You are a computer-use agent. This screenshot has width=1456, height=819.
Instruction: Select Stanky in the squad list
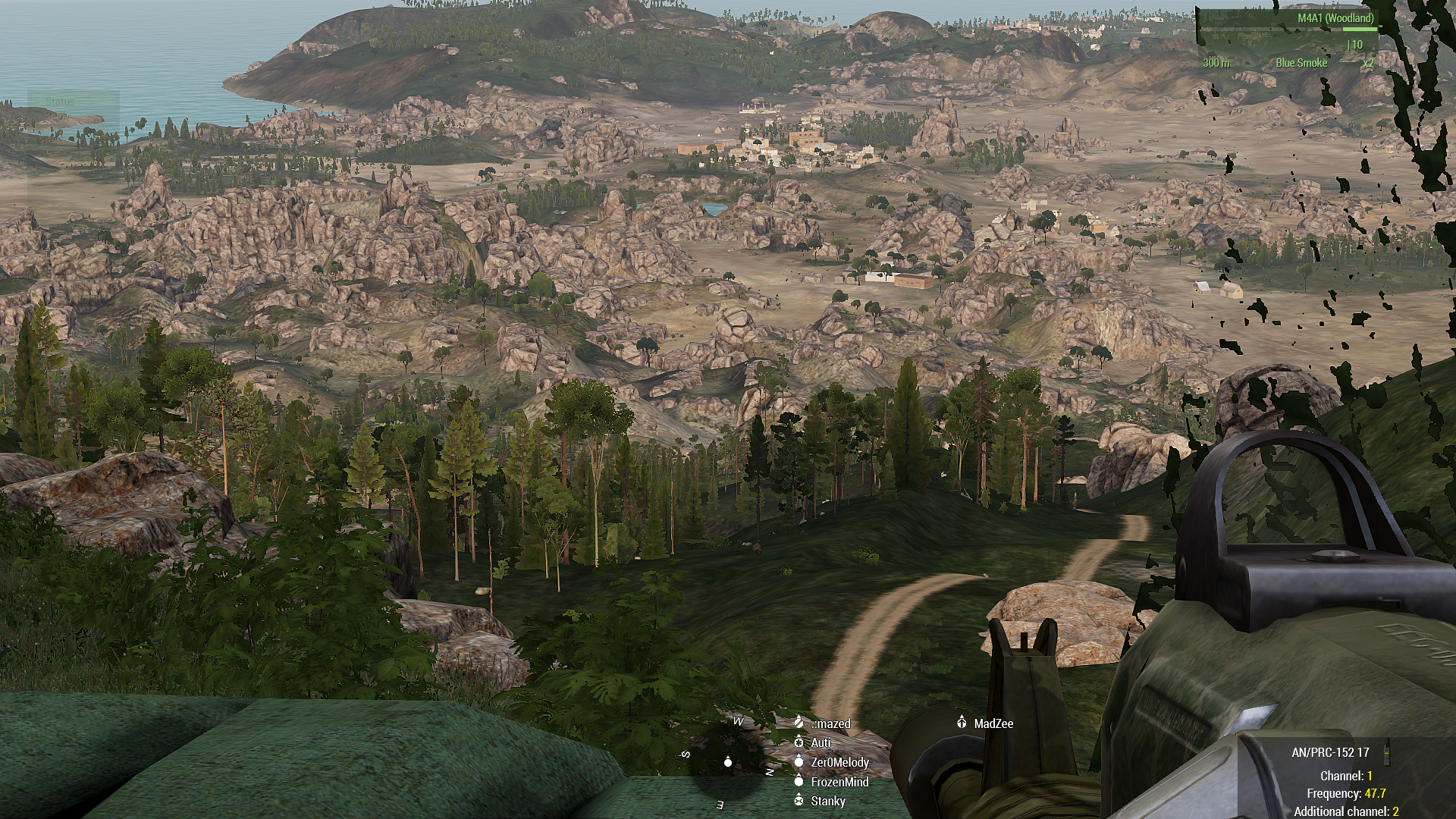(827, 801)
